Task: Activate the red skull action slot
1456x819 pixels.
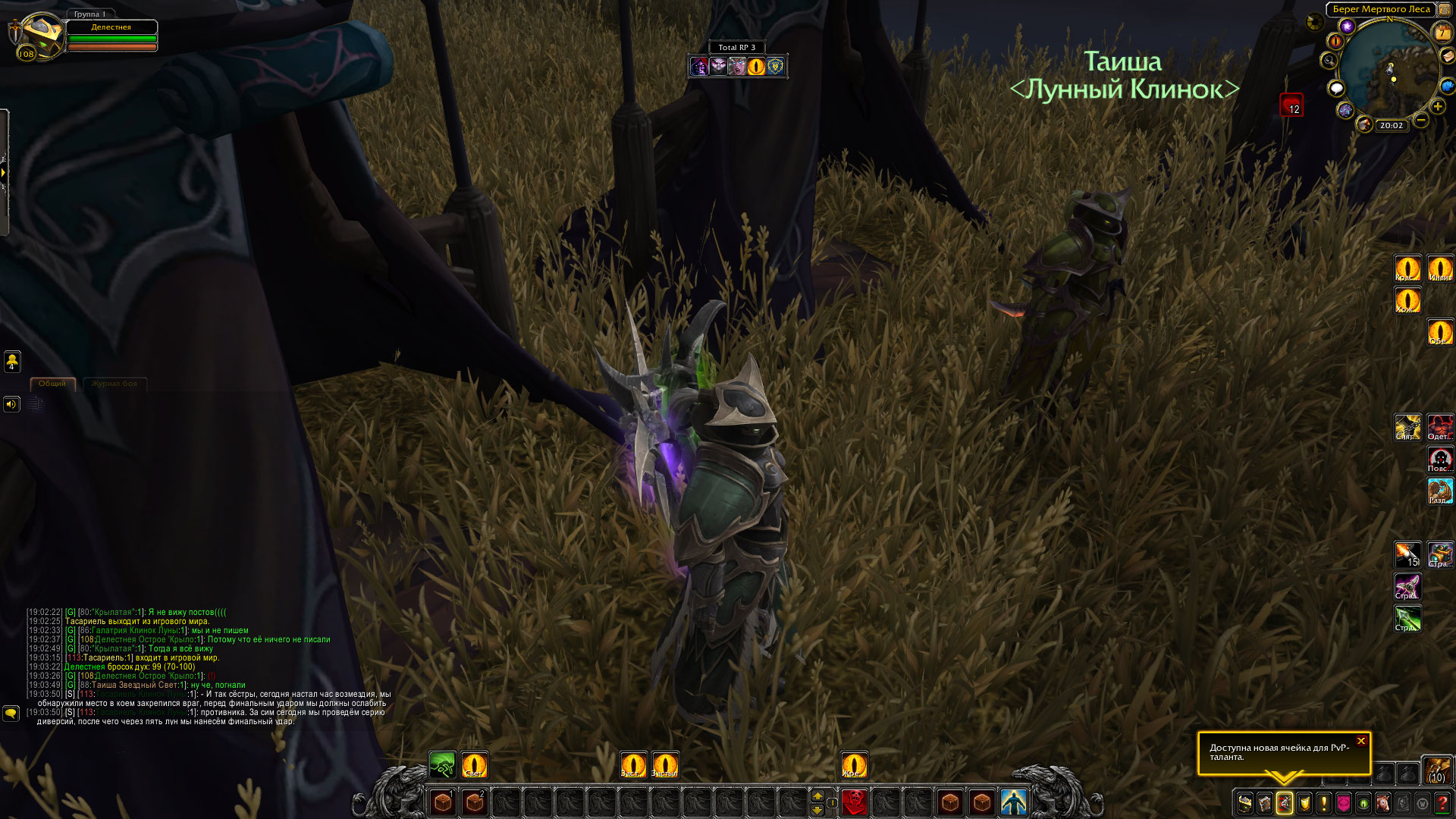Action: [x=855, y=802]
